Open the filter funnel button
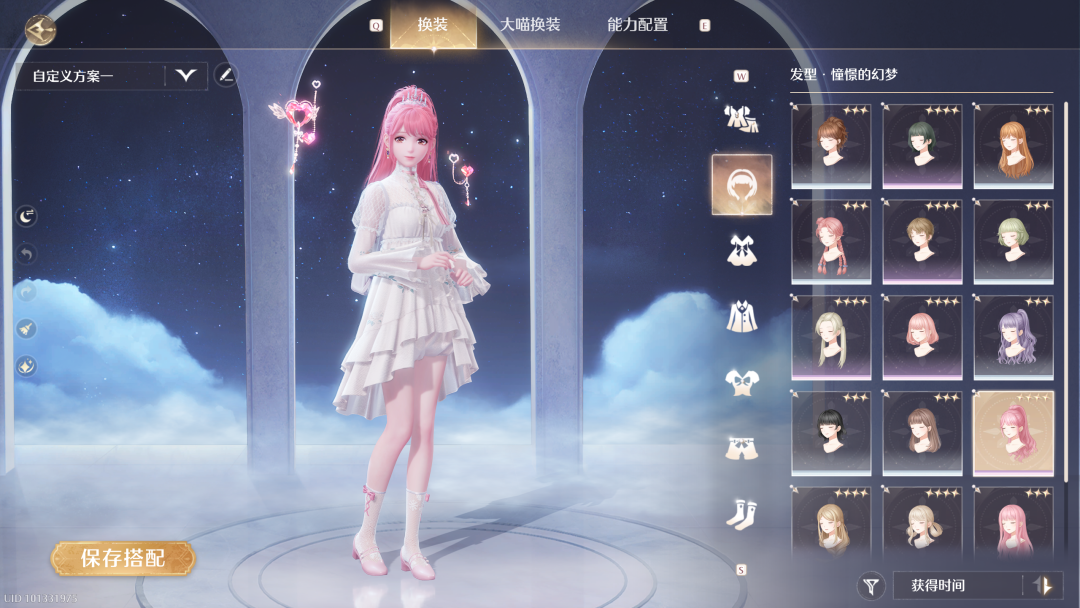The height and width of the screenshot is (608, 1080). pyautogui.click(x=872, y=586)
